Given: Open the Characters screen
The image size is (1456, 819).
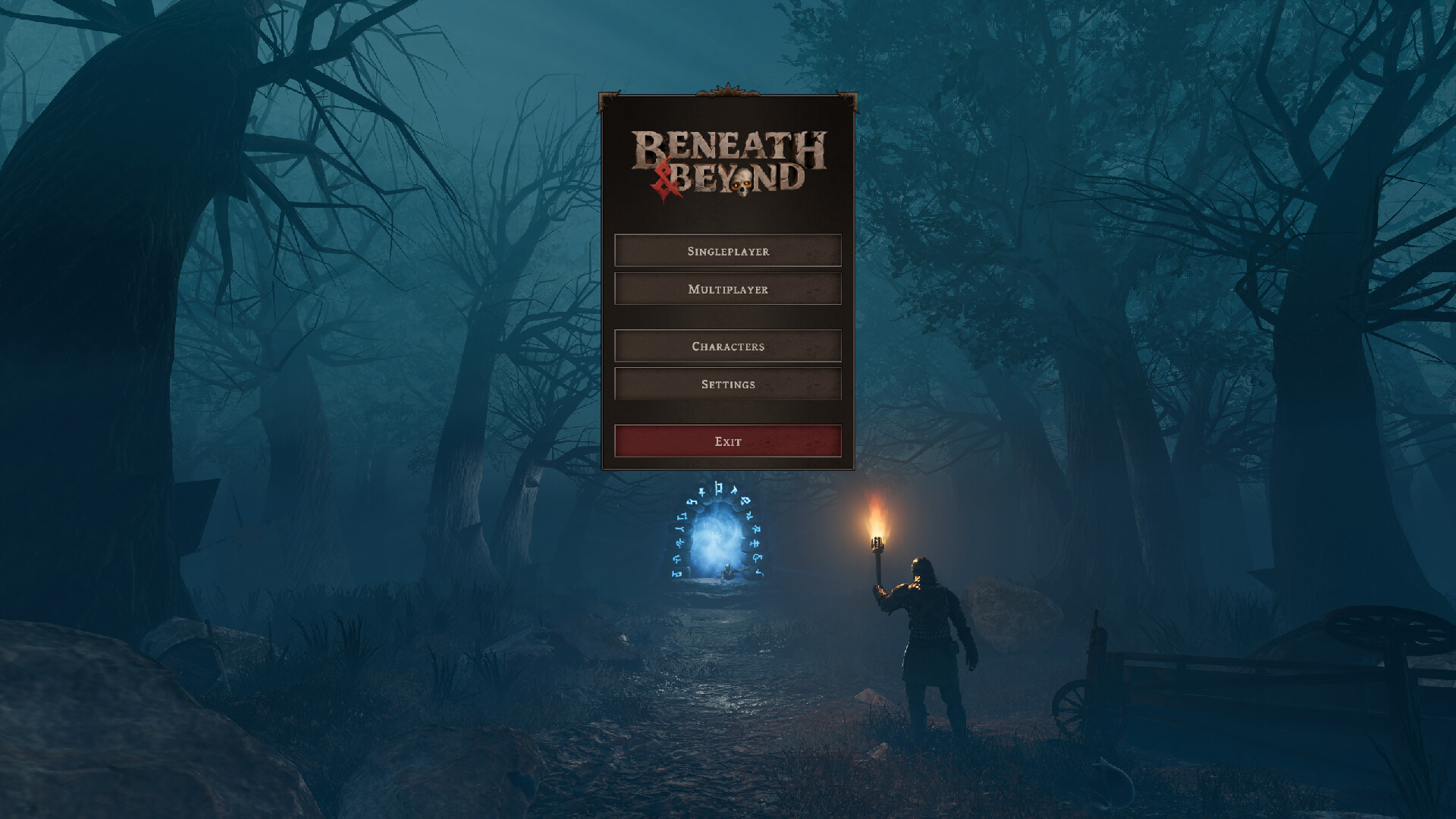Looking at the screenshot, I should (727, 346).
